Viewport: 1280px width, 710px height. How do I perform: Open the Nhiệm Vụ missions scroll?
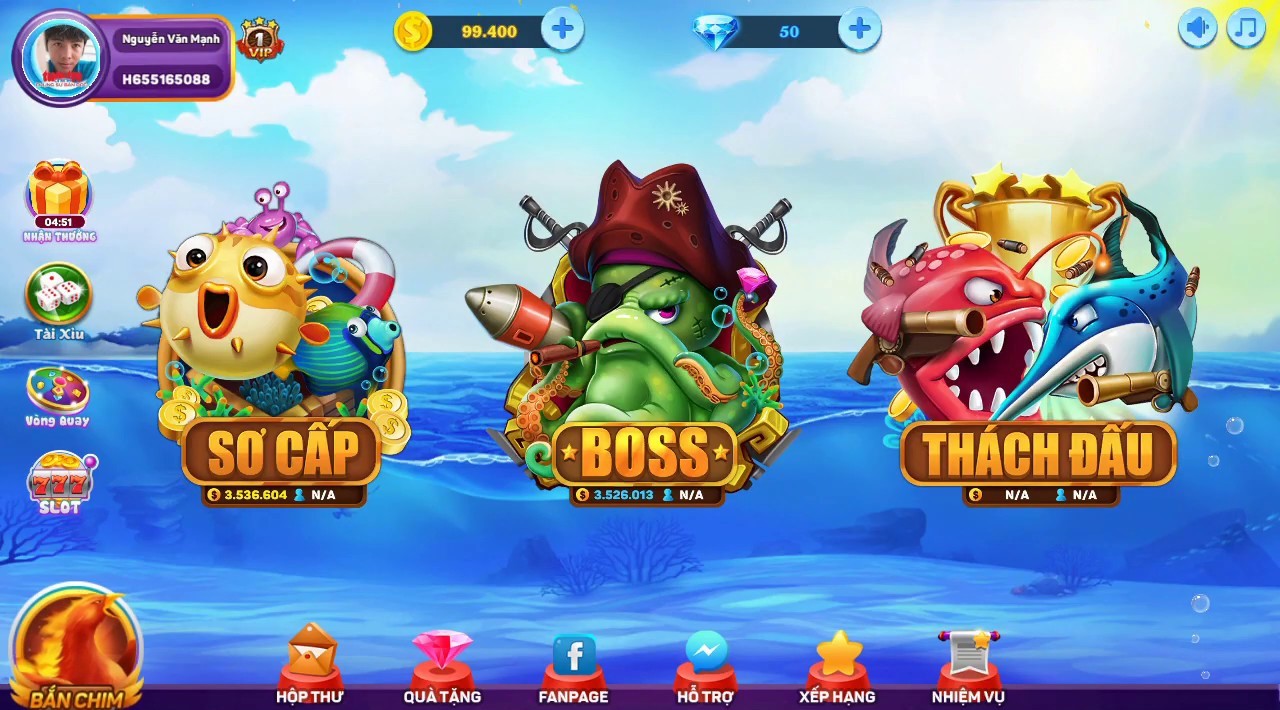(968, 663)
